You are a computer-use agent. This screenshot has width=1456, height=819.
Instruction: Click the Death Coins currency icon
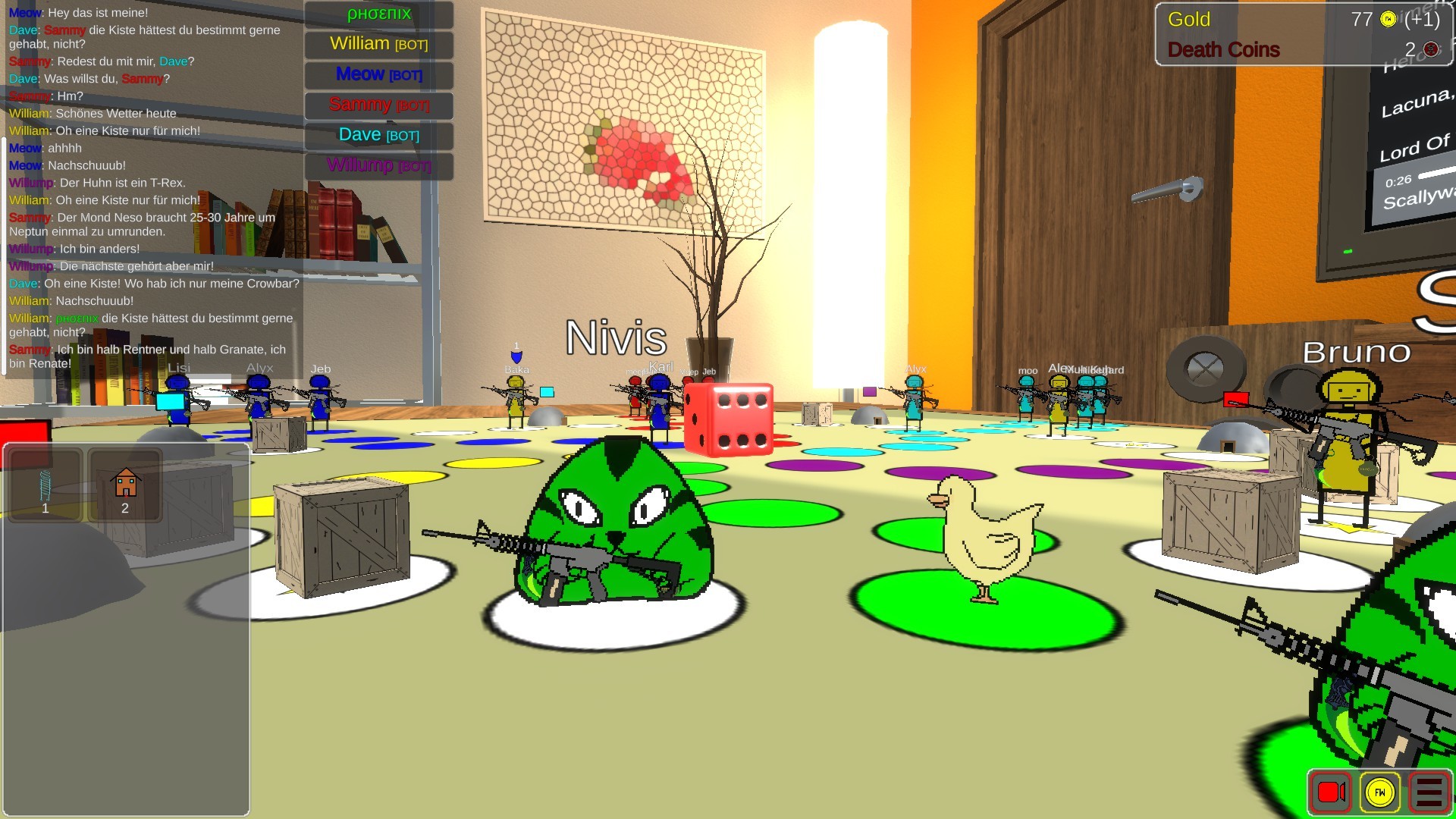1431,50
